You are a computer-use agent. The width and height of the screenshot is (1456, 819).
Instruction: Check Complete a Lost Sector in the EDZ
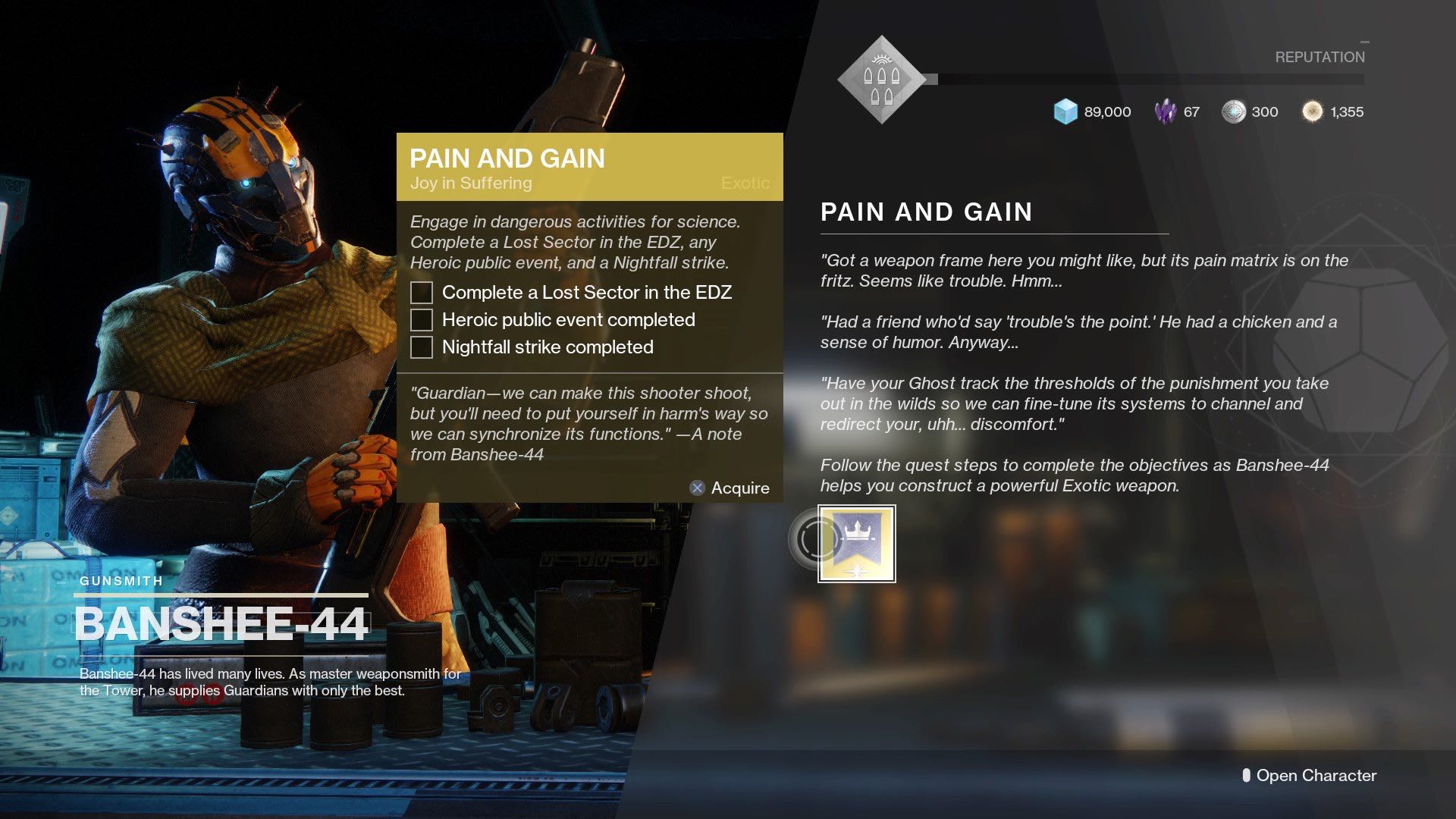(421, 292)
